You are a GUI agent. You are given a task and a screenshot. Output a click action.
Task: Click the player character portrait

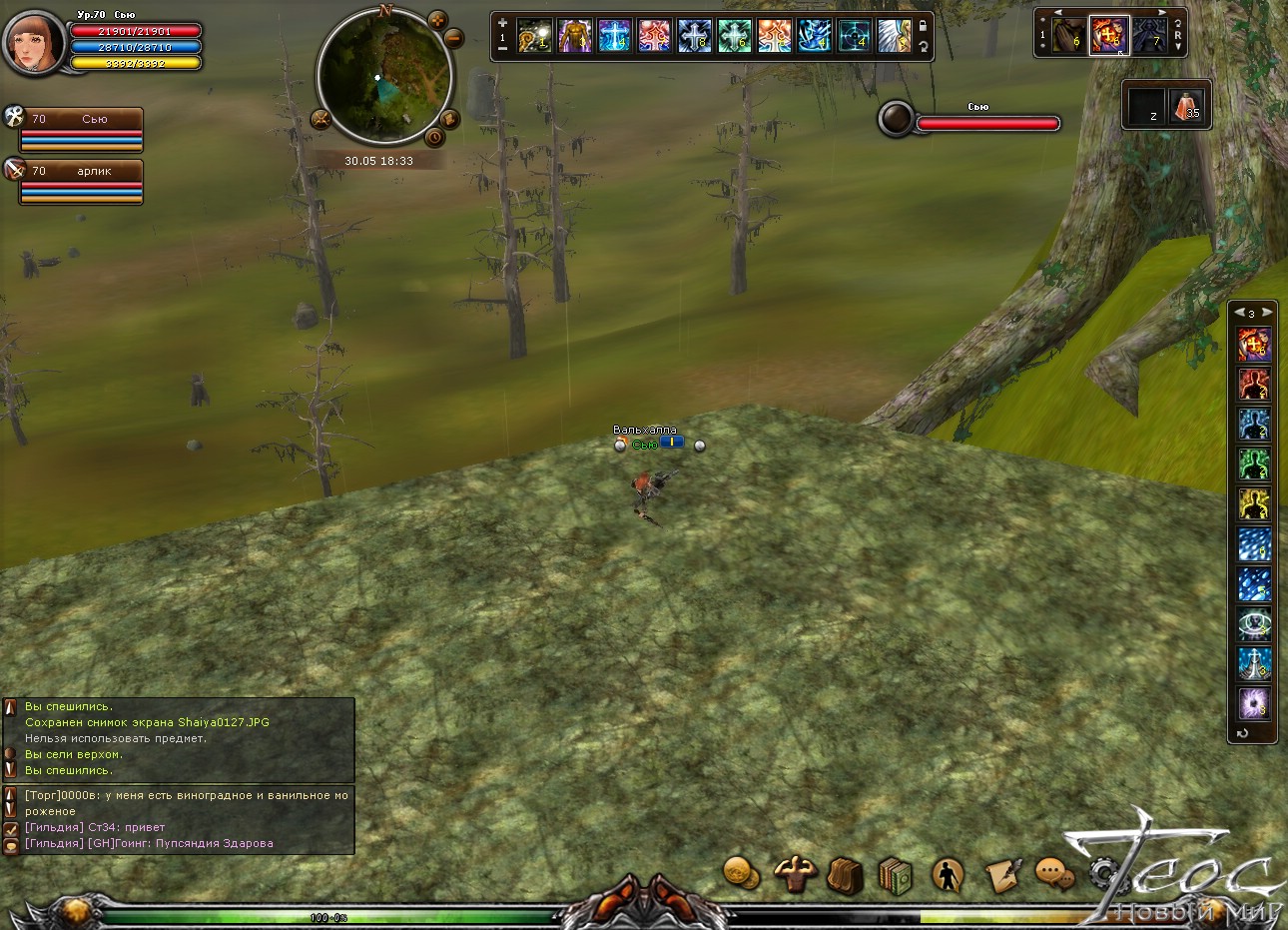coord(35,42)
